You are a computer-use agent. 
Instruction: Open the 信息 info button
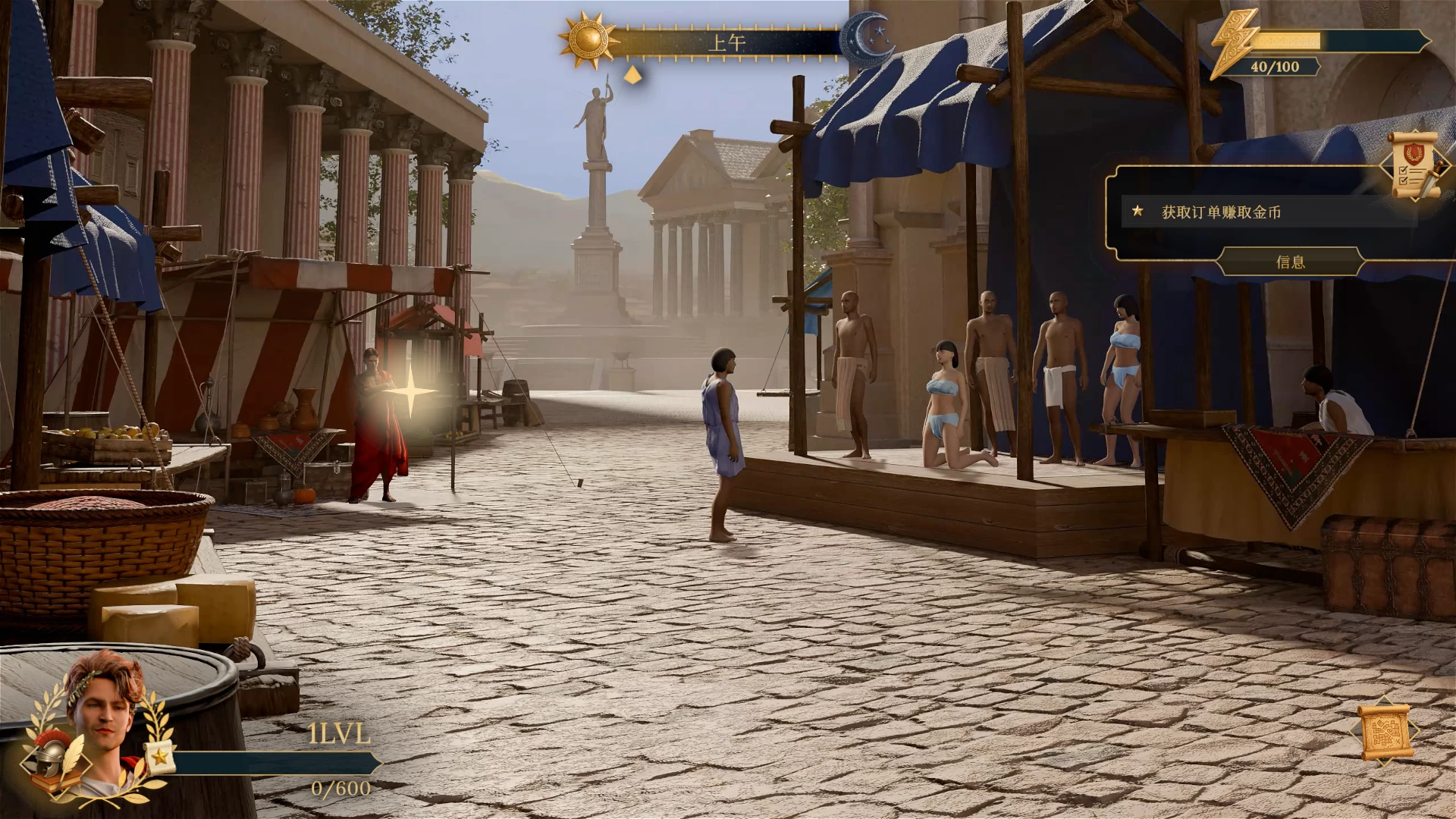[x=1290, y=262]
